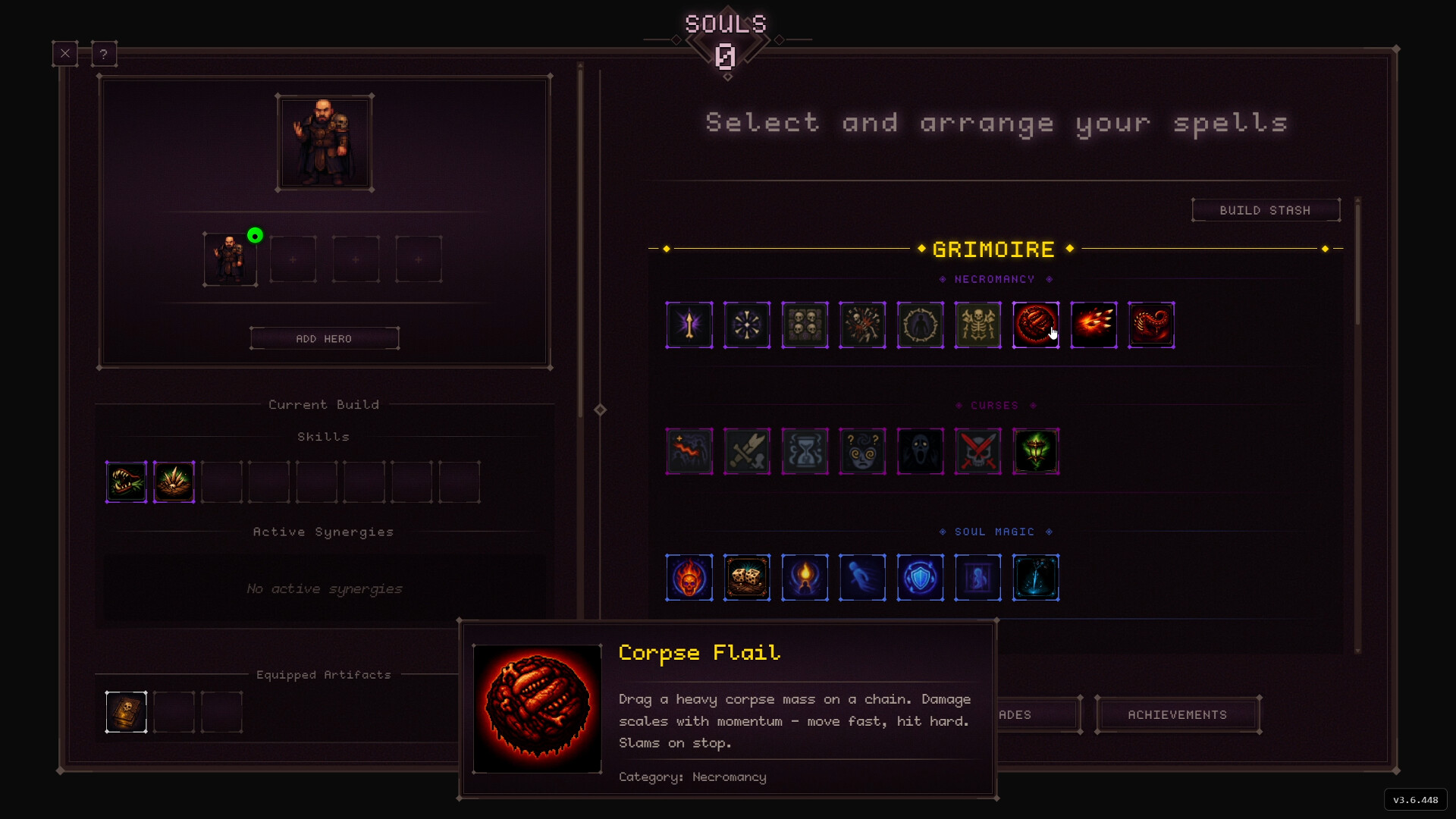Choose the crossed red swords curse spell
The height and width of the screenshot is (819, 1456).
pos(978,450)
